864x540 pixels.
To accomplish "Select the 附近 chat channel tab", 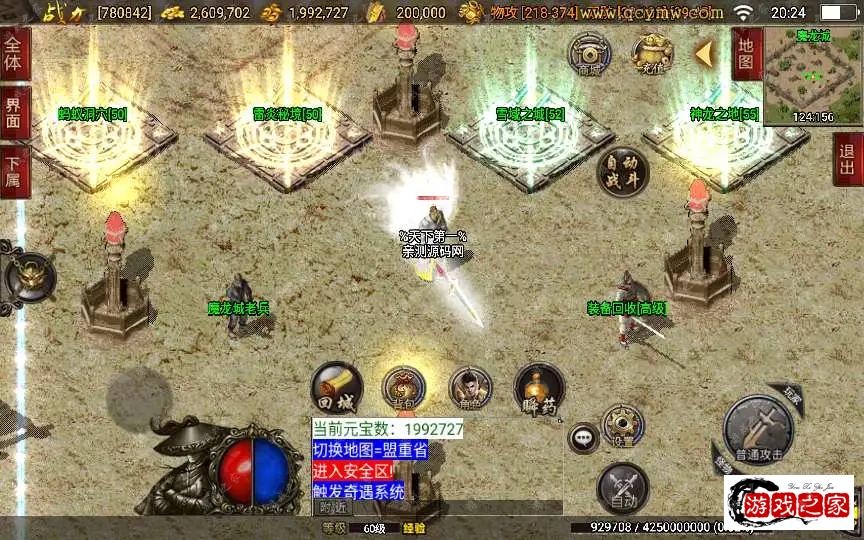I will [x=334, y=508].
